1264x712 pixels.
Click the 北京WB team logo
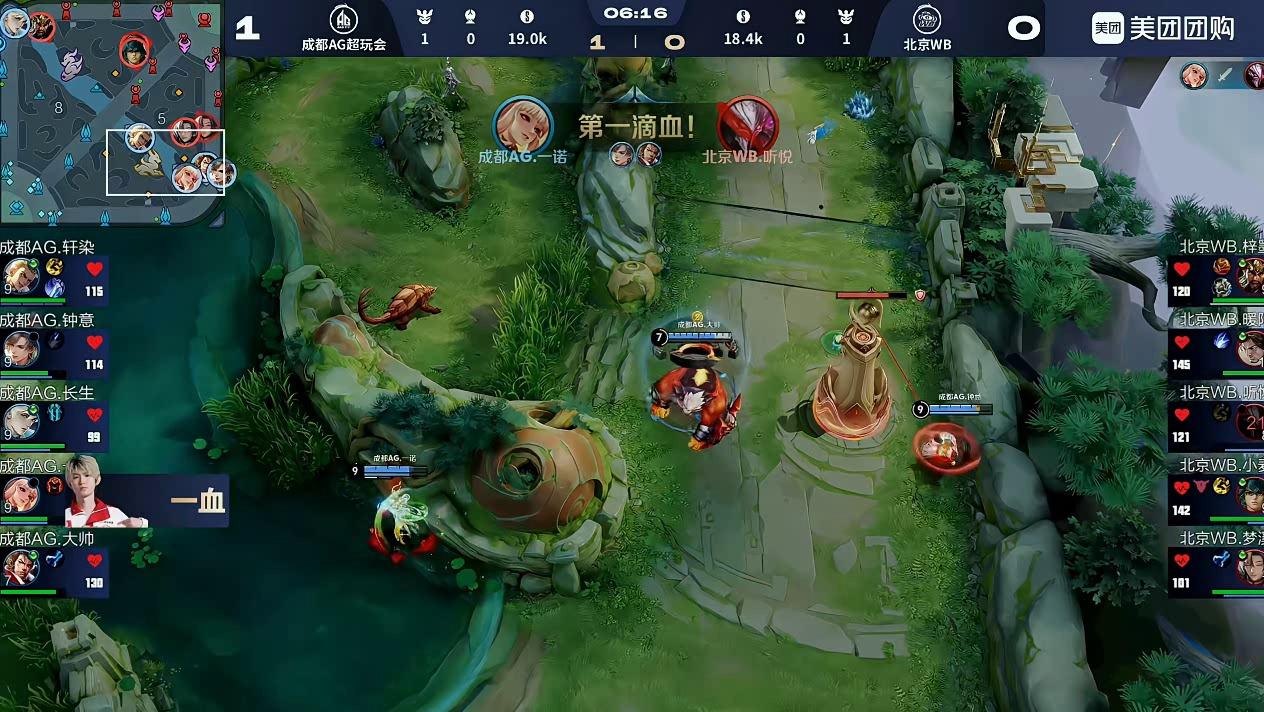click(x=926, y=19)
